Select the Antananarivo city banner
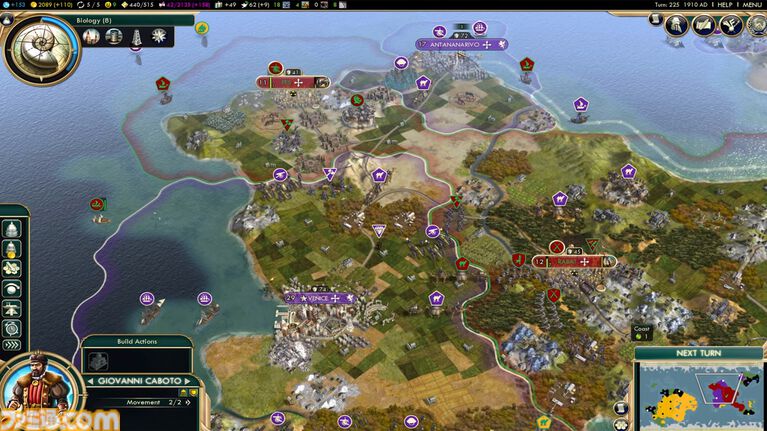 click(462, 44)
